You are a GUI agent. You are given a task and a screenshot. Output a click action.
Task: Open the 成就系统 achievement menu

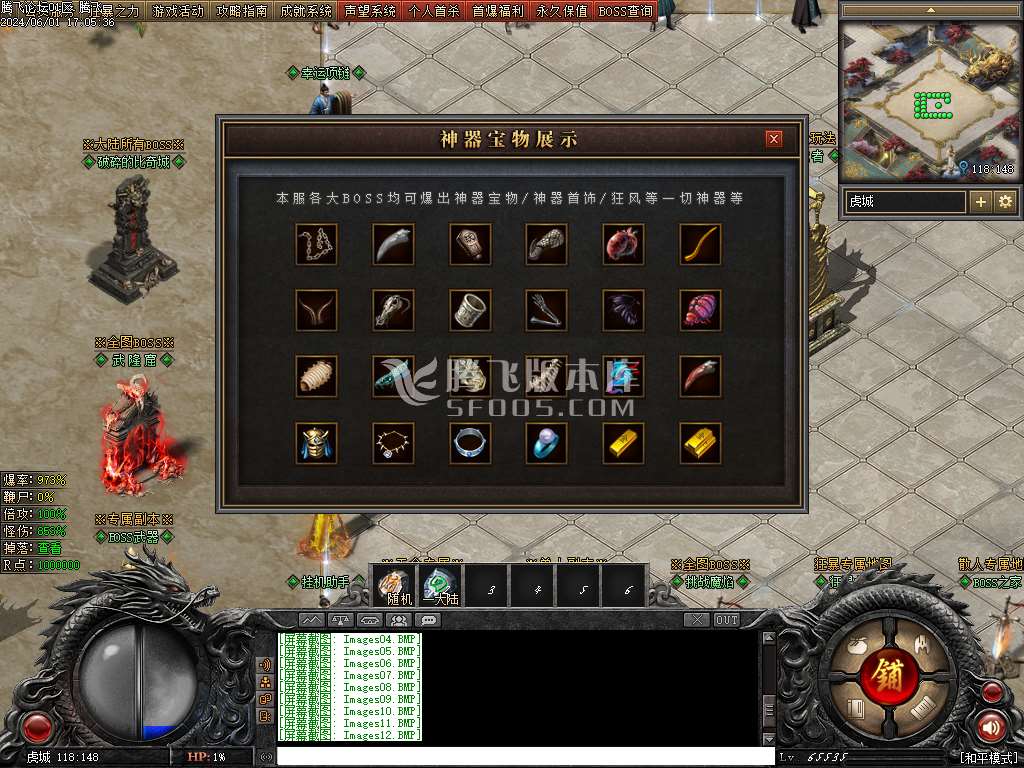coord(306,11)
